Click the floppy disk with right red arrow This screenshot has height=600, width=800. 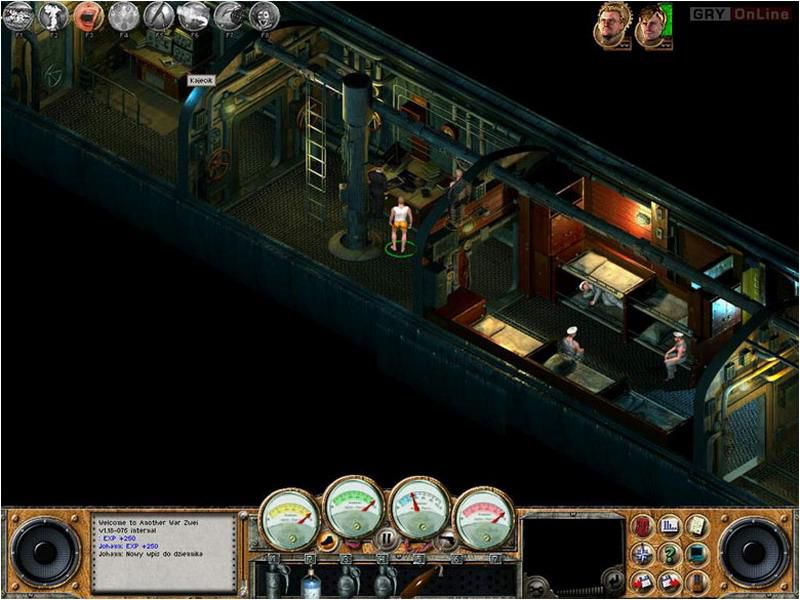(x=671, y=580)
